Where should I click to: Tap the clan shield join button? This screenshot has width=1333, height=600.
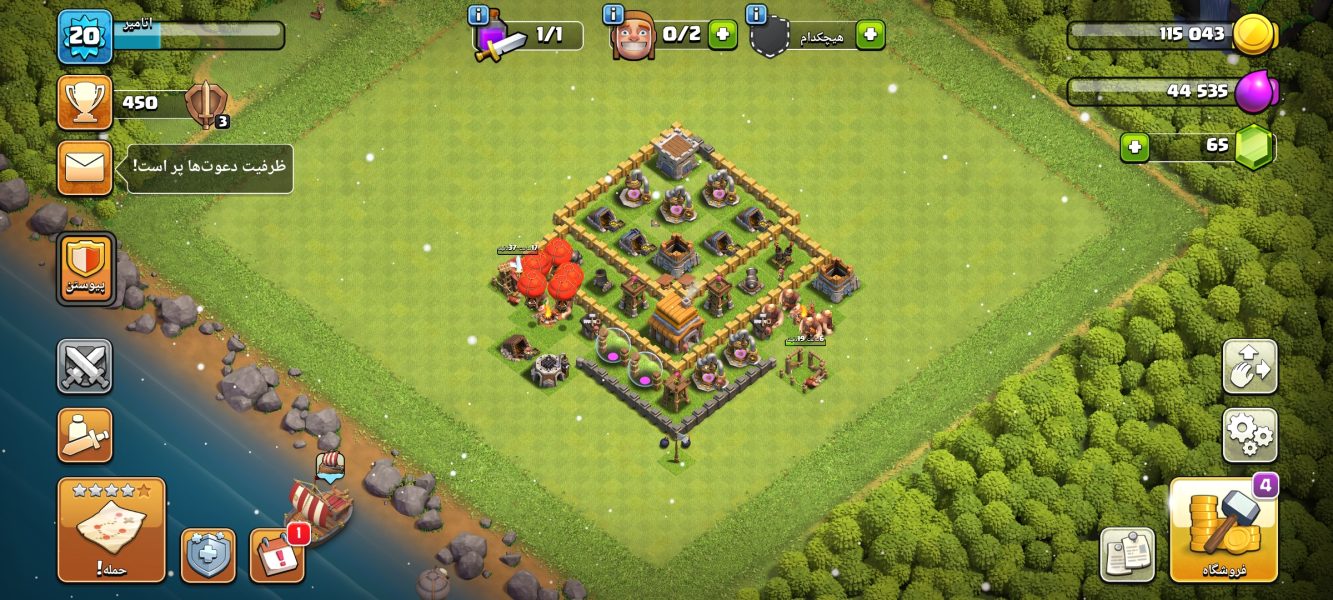tap(86, 268)
